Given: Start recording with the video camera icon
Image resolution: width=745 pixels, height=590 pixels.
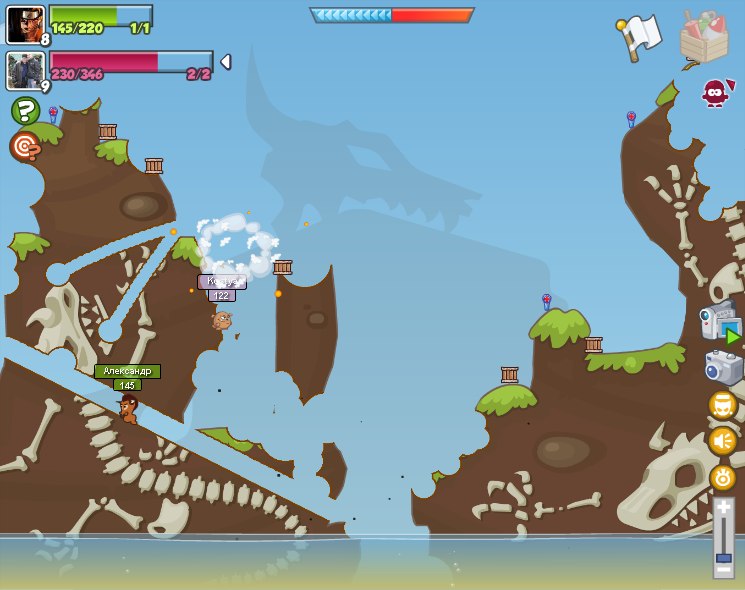Looking at the screenshot, I should tap(720, 323).
